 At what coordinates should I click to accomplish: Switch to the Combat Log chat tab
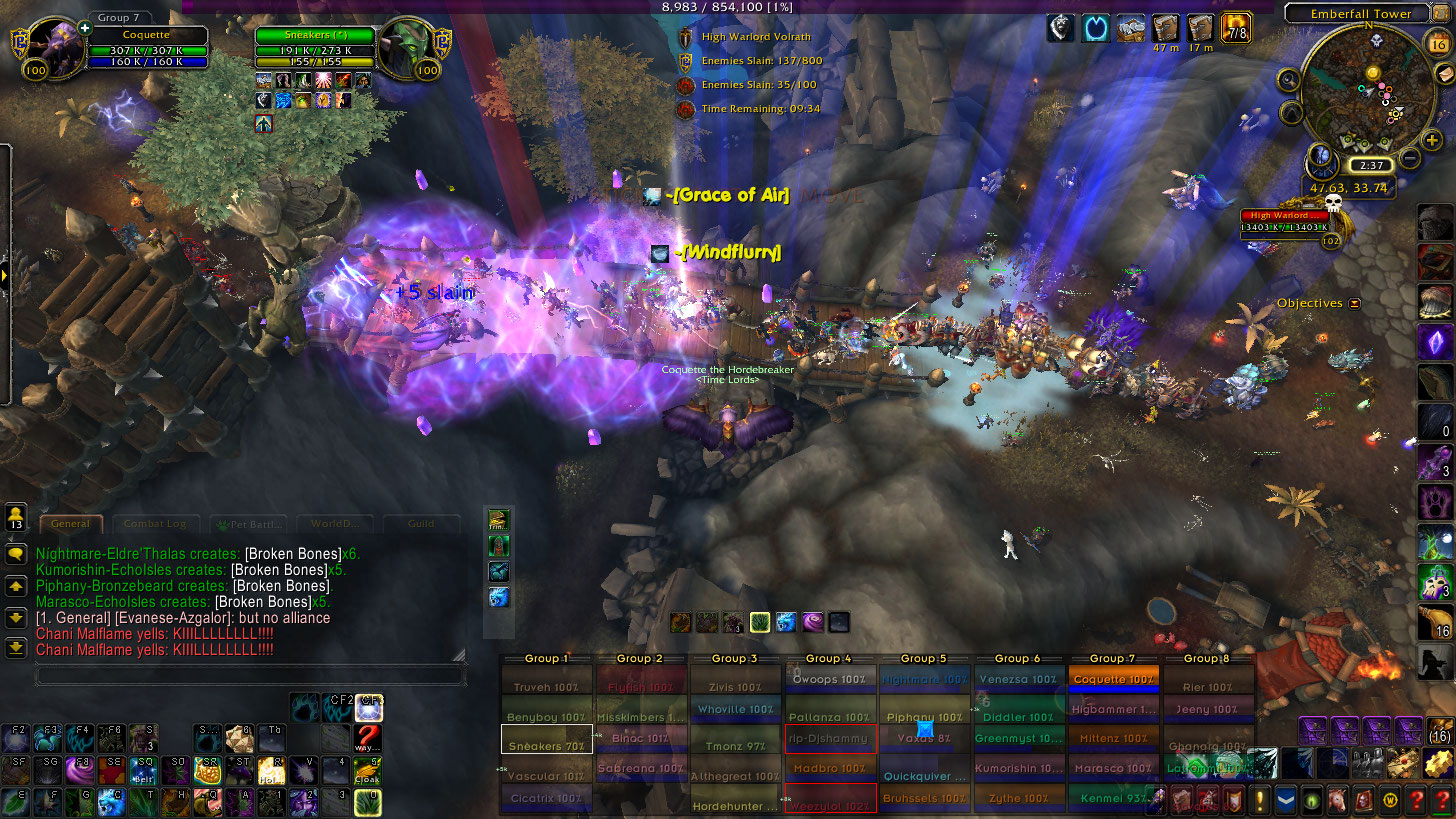155,523
